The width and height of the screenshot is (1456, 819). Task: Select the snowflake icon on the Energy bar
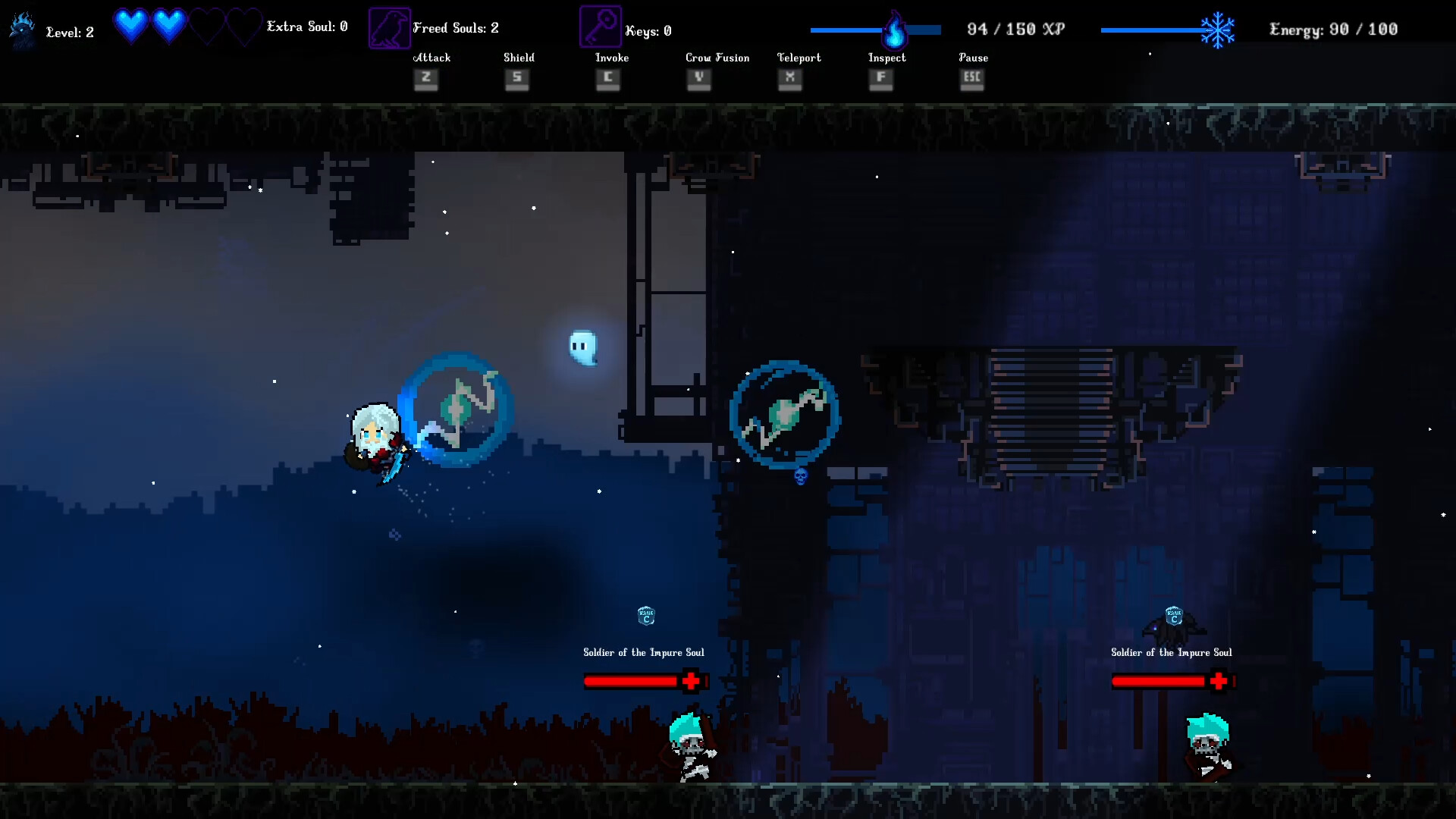[x=1218, y=28]
